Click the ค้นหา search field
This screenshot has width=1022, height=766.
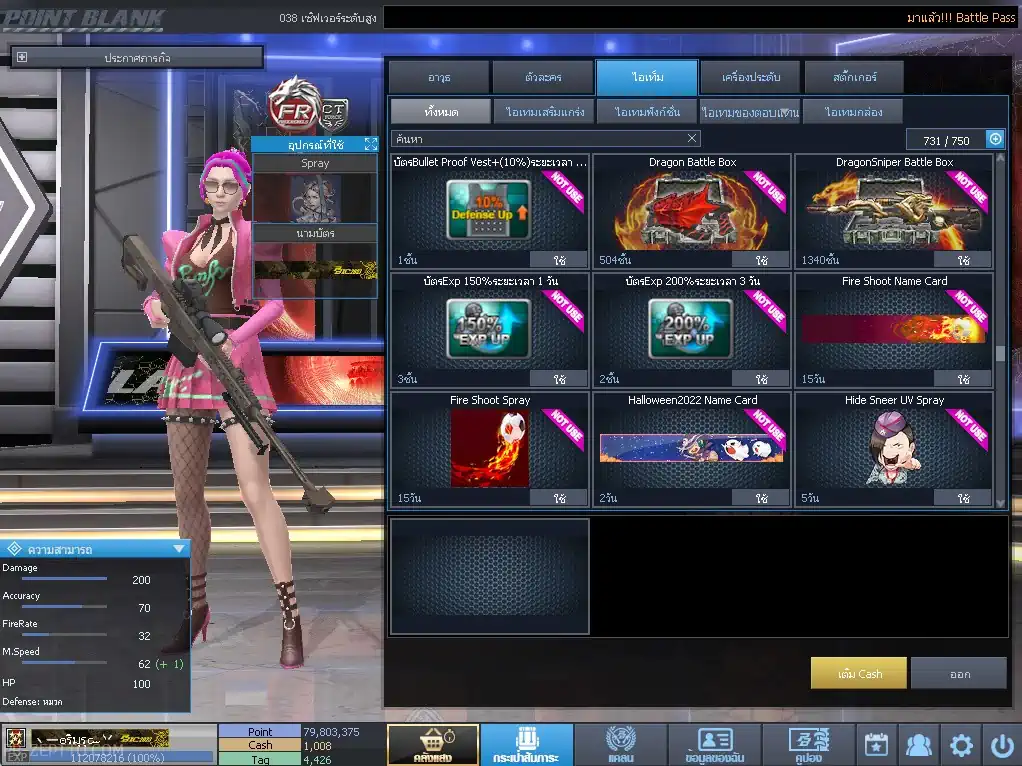point(535,139)
